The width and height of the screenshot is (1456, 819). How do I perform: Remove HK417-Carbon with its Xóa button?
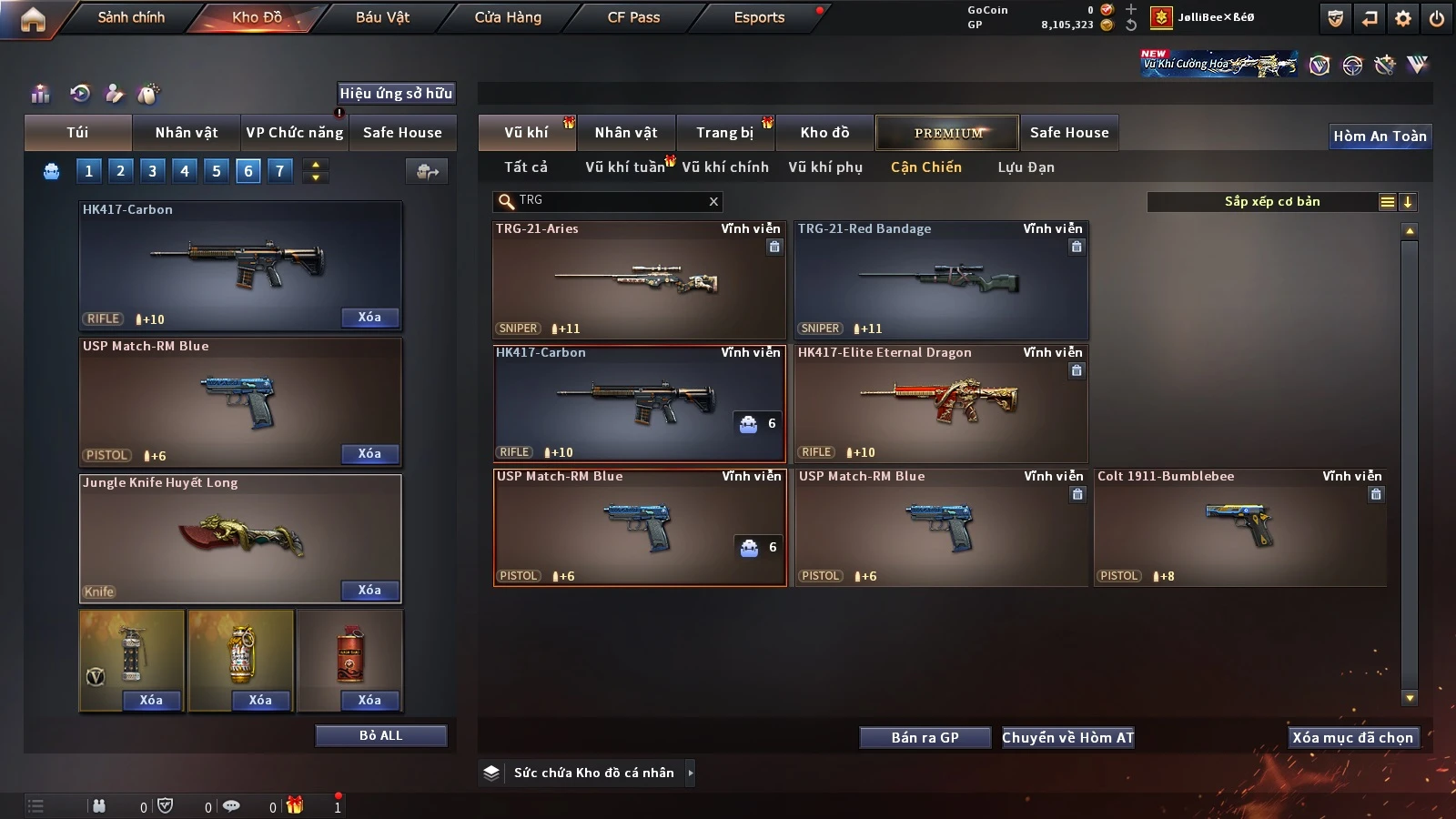point(369,318)
